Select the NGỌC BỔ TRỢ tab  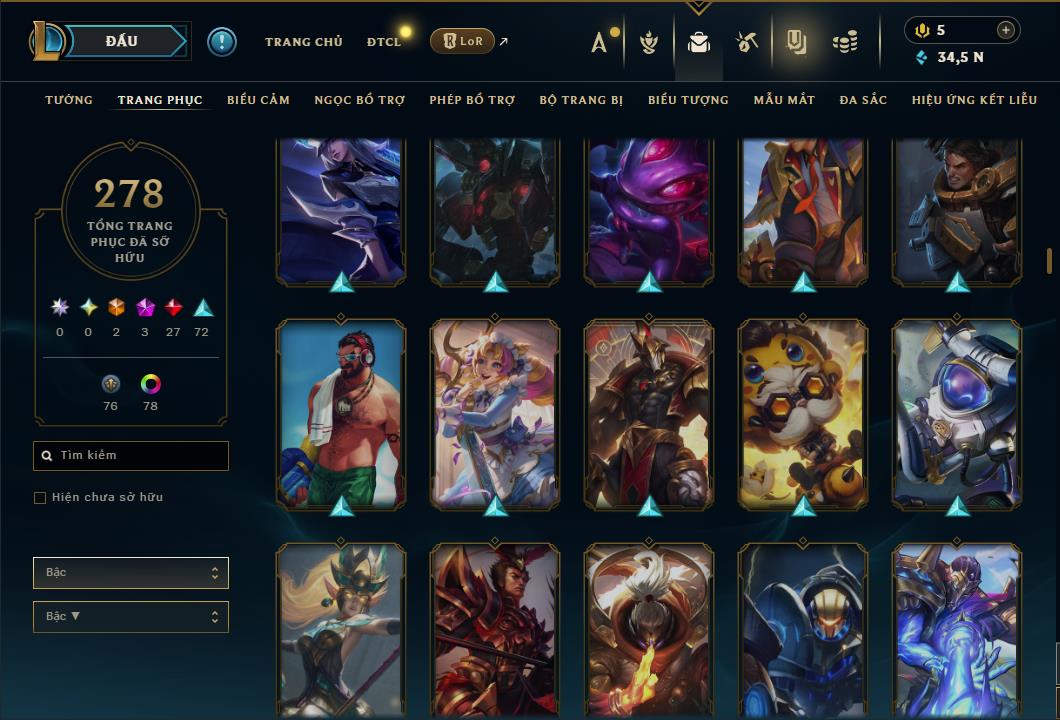[x=359, y=100]
